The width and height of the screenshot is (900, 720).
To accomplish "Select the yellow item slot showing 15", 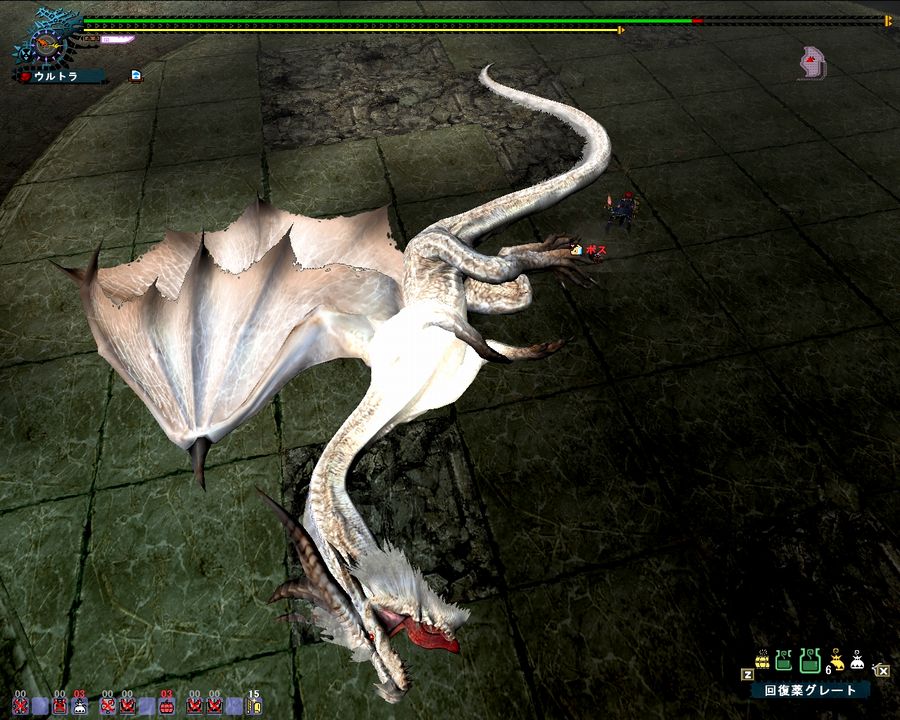I will pos(253,704).
